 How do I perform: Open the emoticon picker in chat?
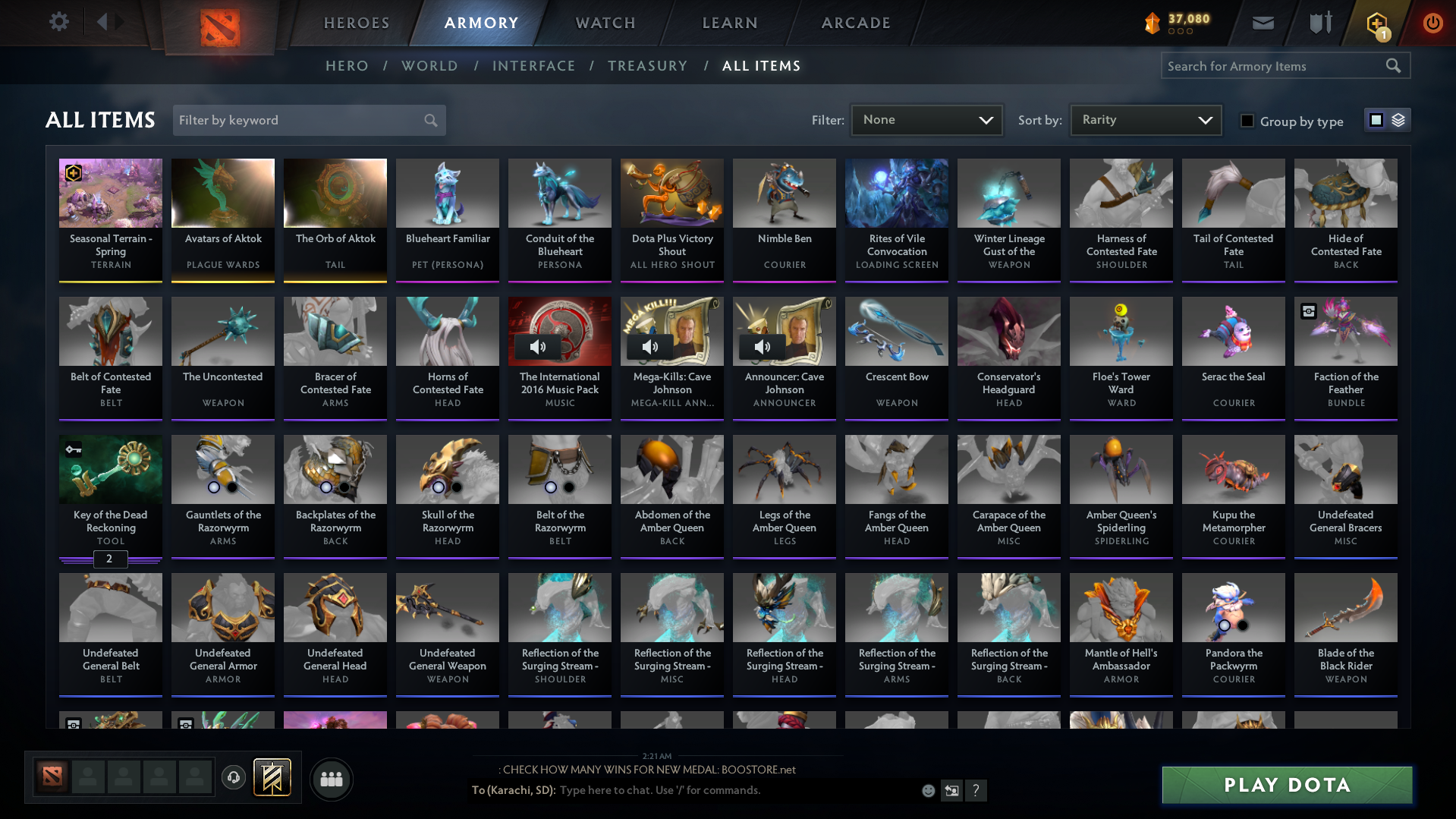coord(929,790)
